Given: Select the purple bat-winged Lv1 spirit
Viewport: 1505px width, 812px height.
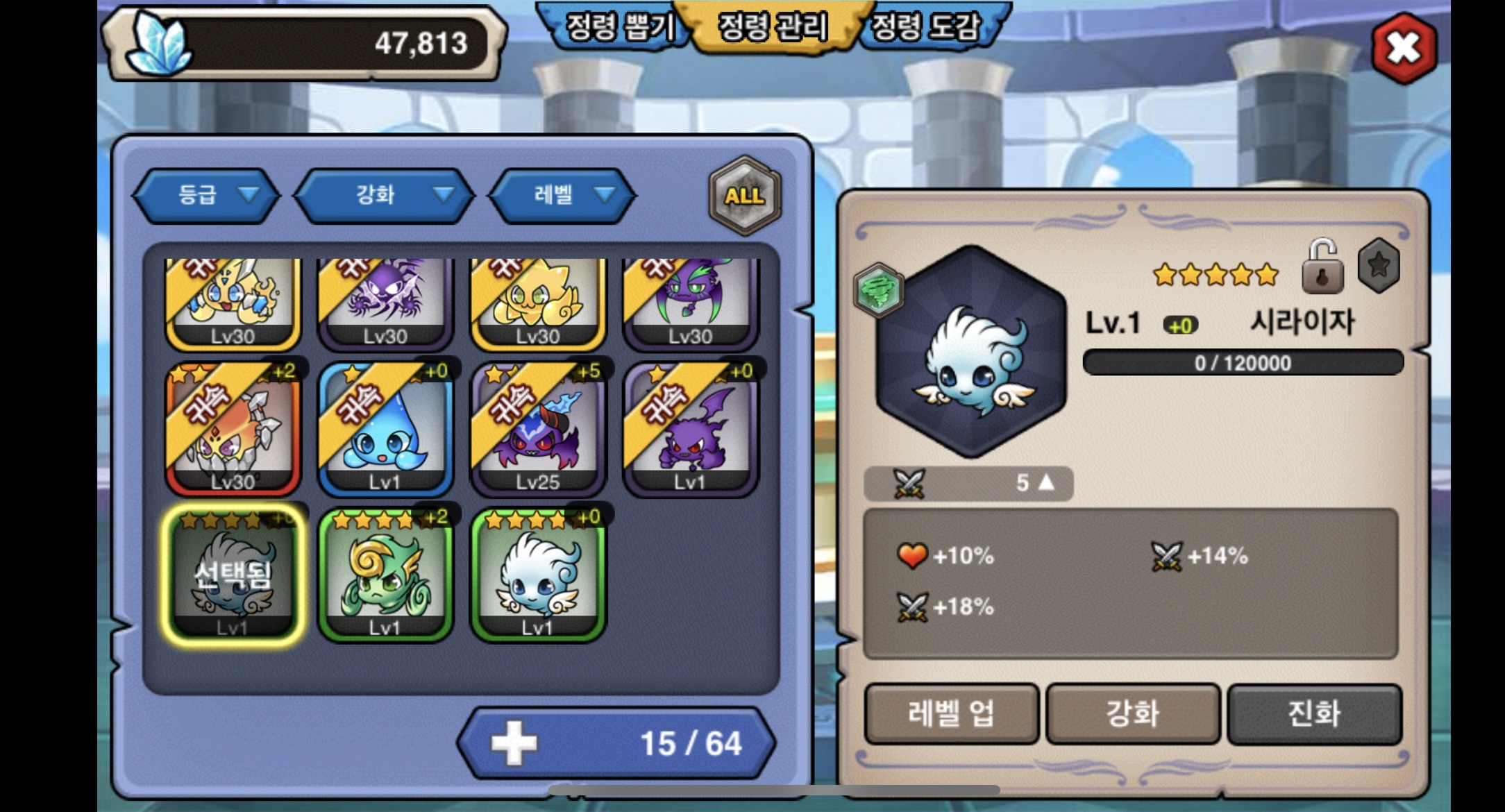Looking at the screenshot, I should coord(691,428).
